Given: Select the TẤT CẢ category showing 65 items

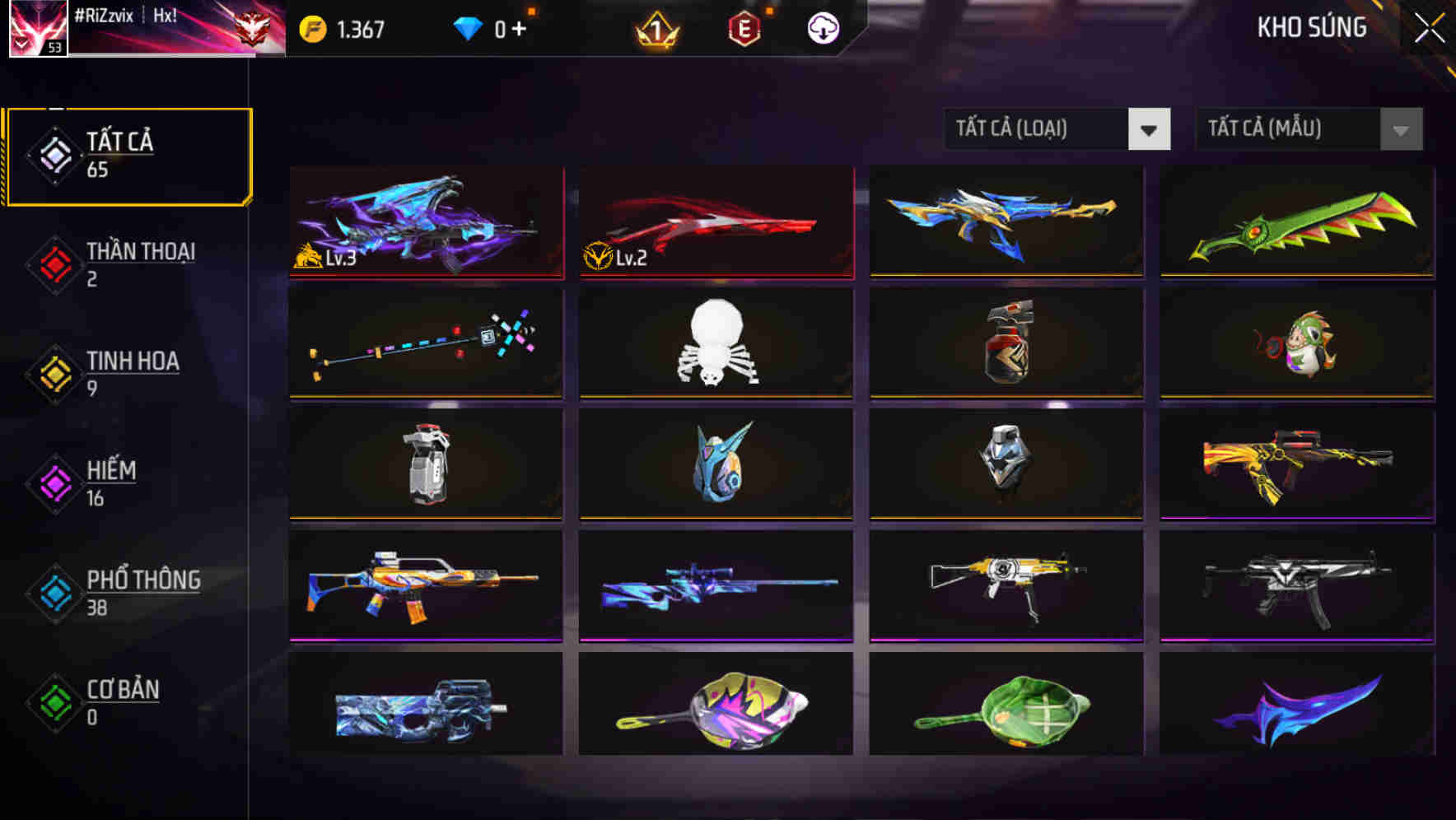Looking at the screenshot, I should (x=128, y=155).
